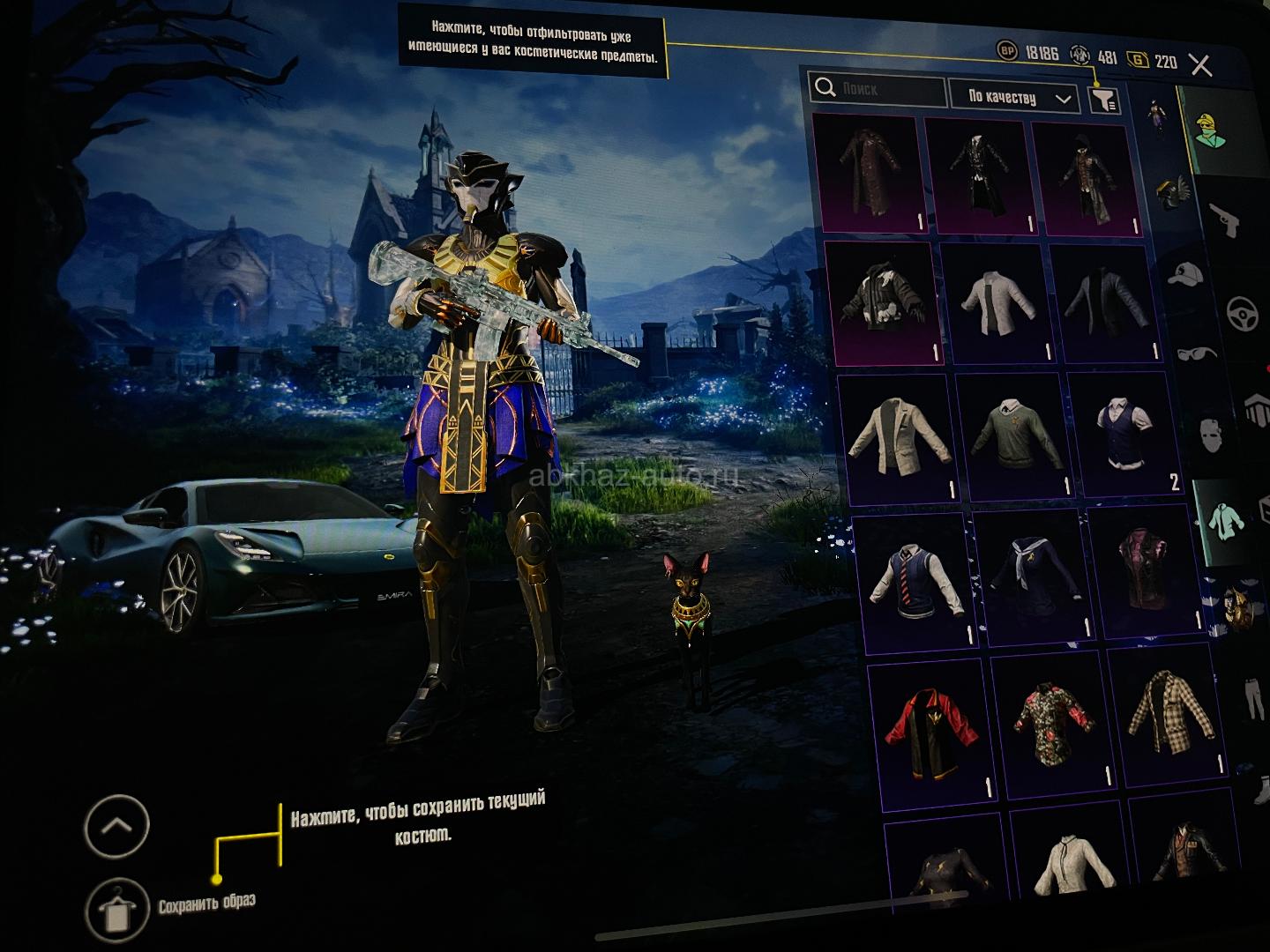This screenshot has height=952, width=1270.
Task: Click the round up-arrow expand button
Action: pyautogui.click(x=117, y=825)
